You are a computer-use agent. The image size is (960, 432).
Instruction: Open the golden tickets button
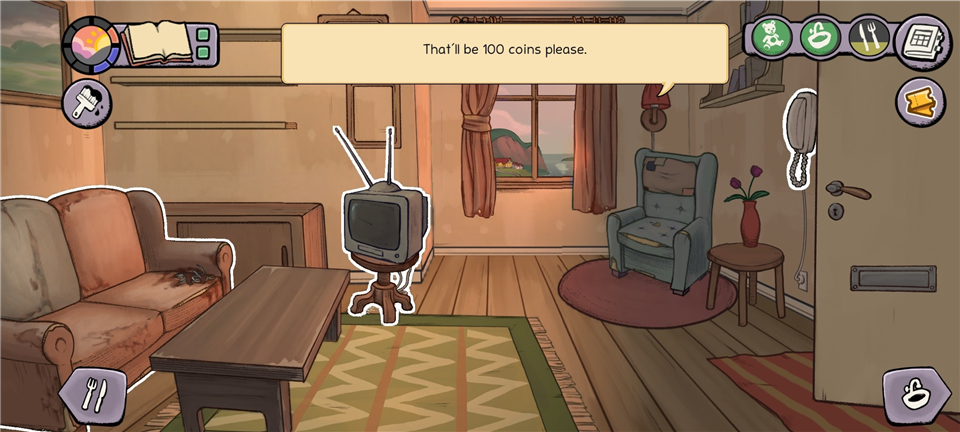[x=919, y=102]
